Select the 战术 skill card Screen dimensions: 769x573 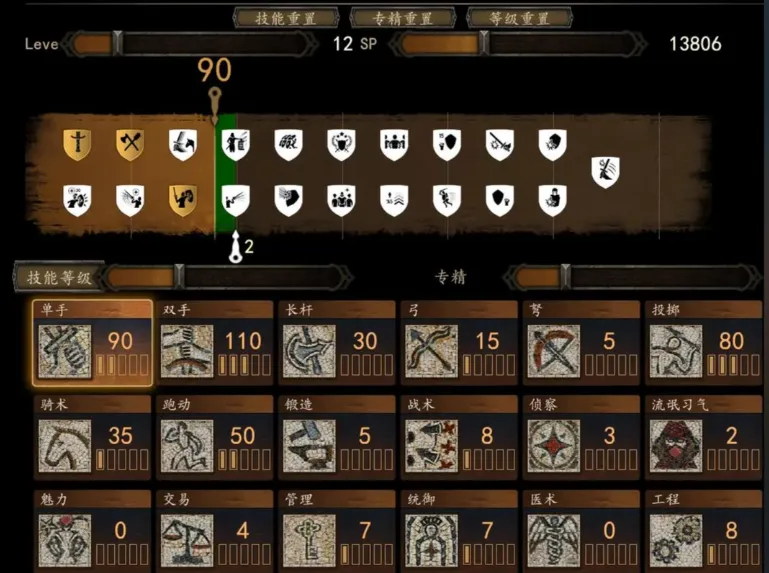click(459, 436)
